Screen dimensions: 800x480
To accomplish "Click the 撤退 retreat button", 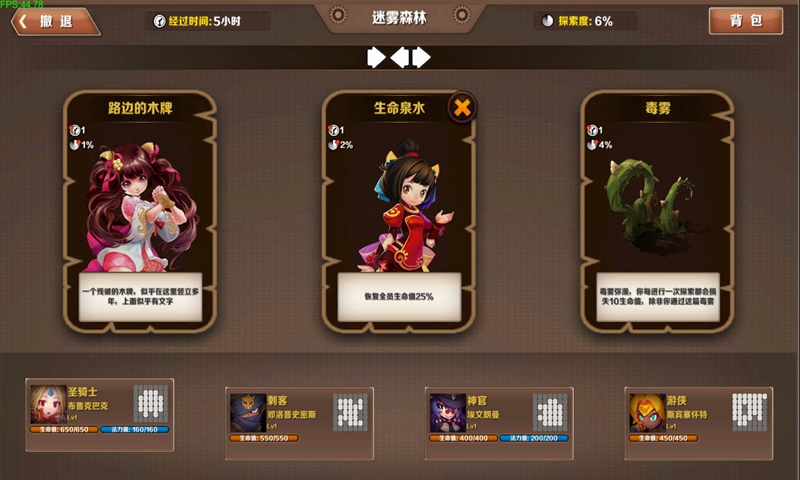I will click(x=57, y=22).
